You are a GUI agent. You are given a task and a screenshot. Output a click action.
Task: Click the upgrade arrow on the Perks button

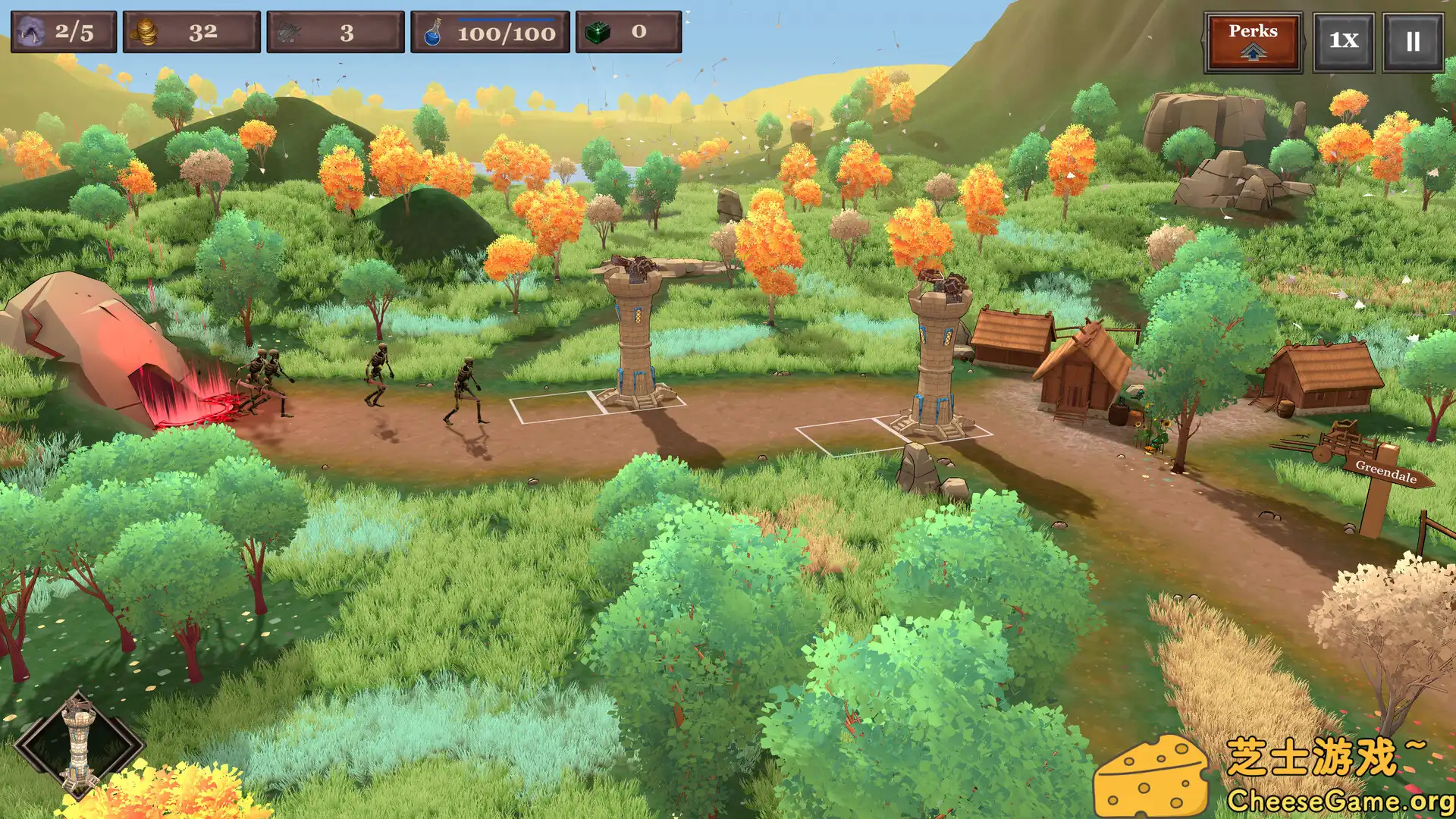(x=1253, y=52)
